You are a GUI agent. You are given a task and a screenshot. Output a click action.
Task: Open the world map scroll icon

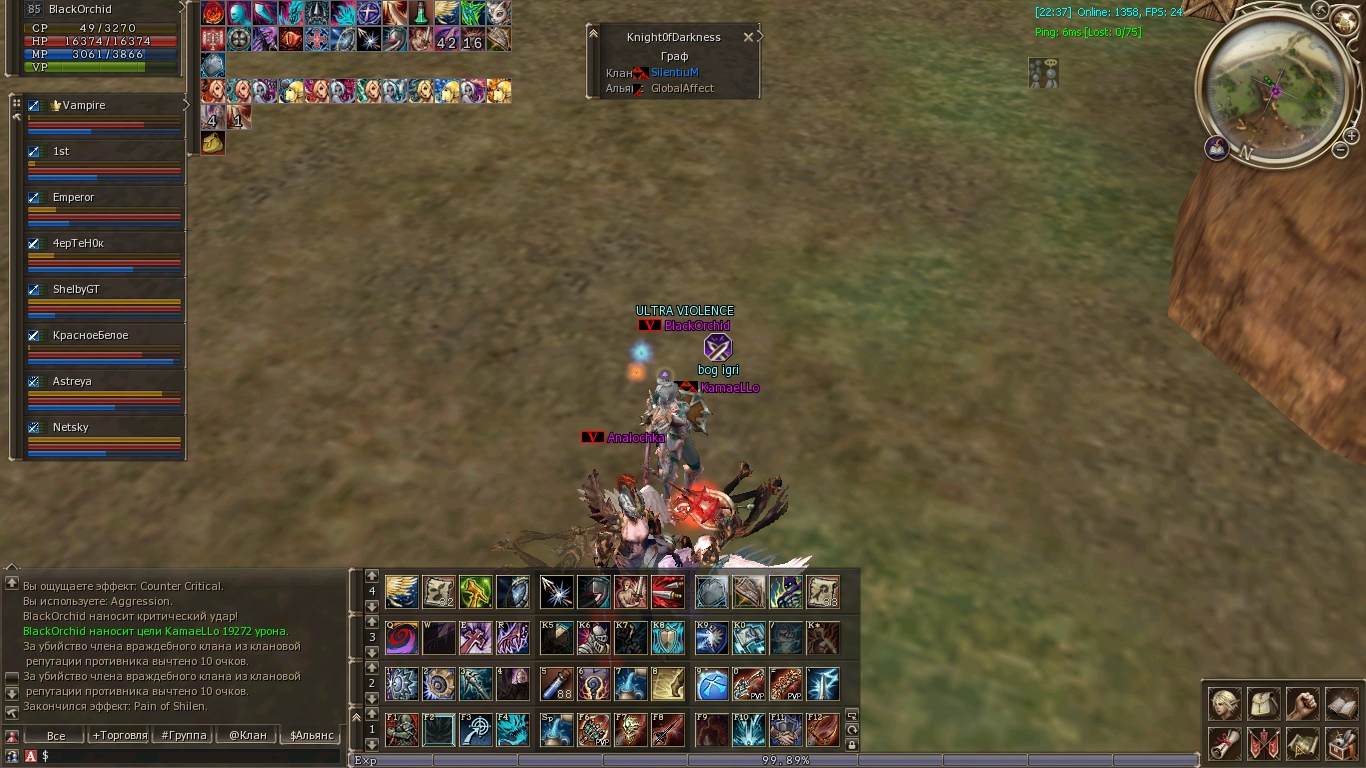pyautogui.click(x=1302, y=743)
